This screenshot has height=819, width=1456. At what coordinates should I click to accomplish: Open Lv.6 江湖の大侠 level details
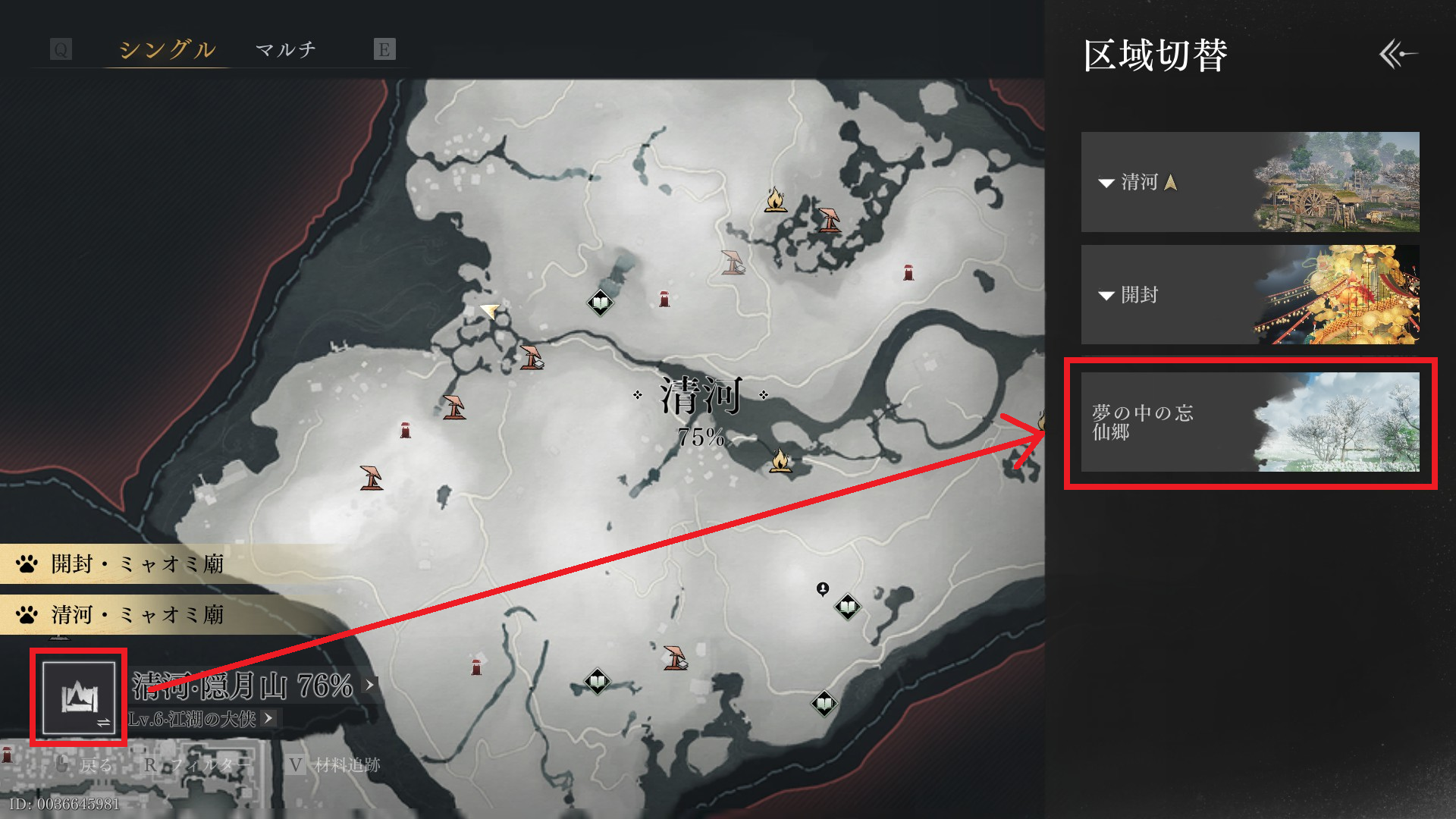coord(200,719)
